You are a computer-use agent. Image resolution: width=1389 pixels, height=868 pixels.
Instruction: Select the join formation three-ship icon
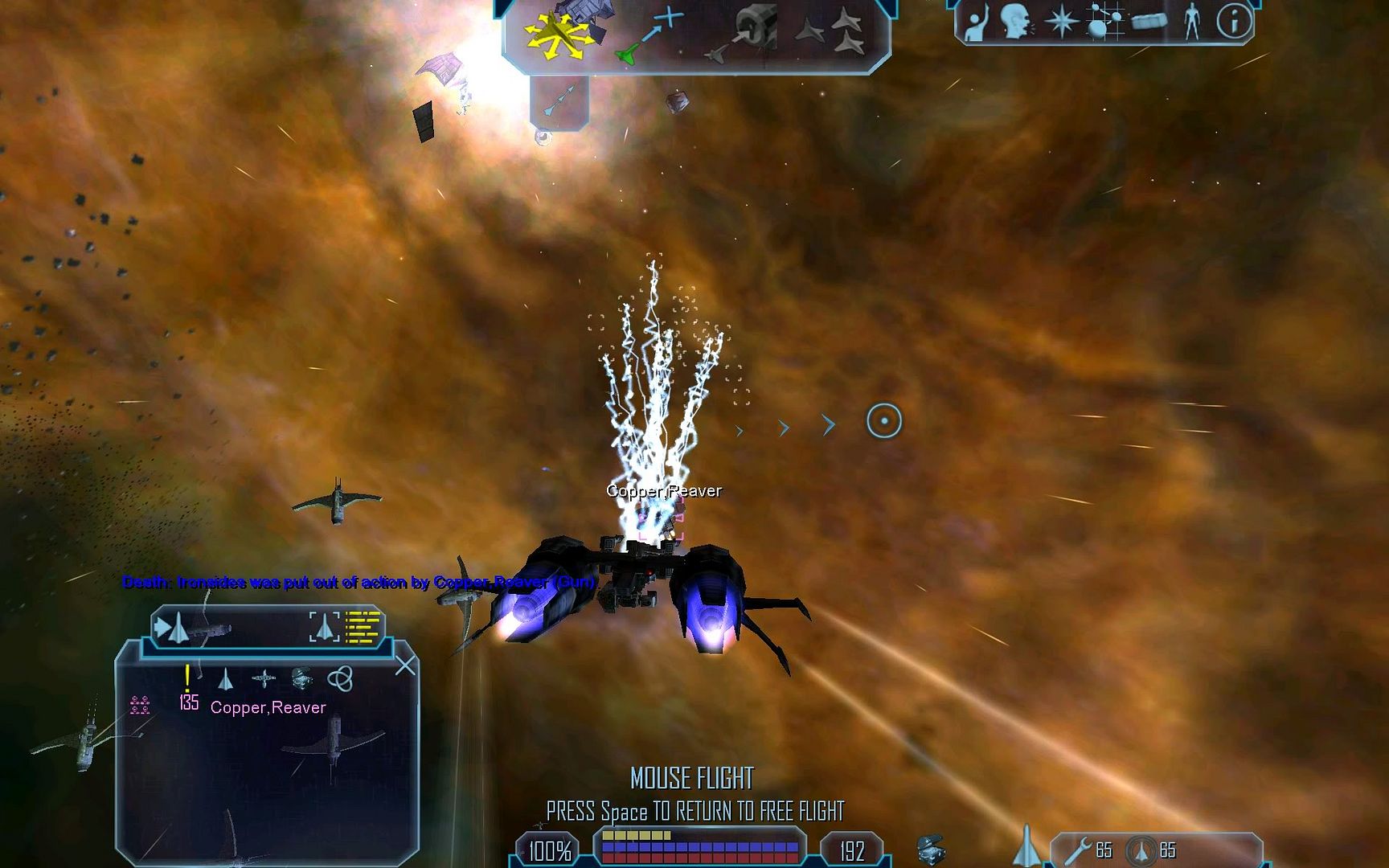point(830,33)
